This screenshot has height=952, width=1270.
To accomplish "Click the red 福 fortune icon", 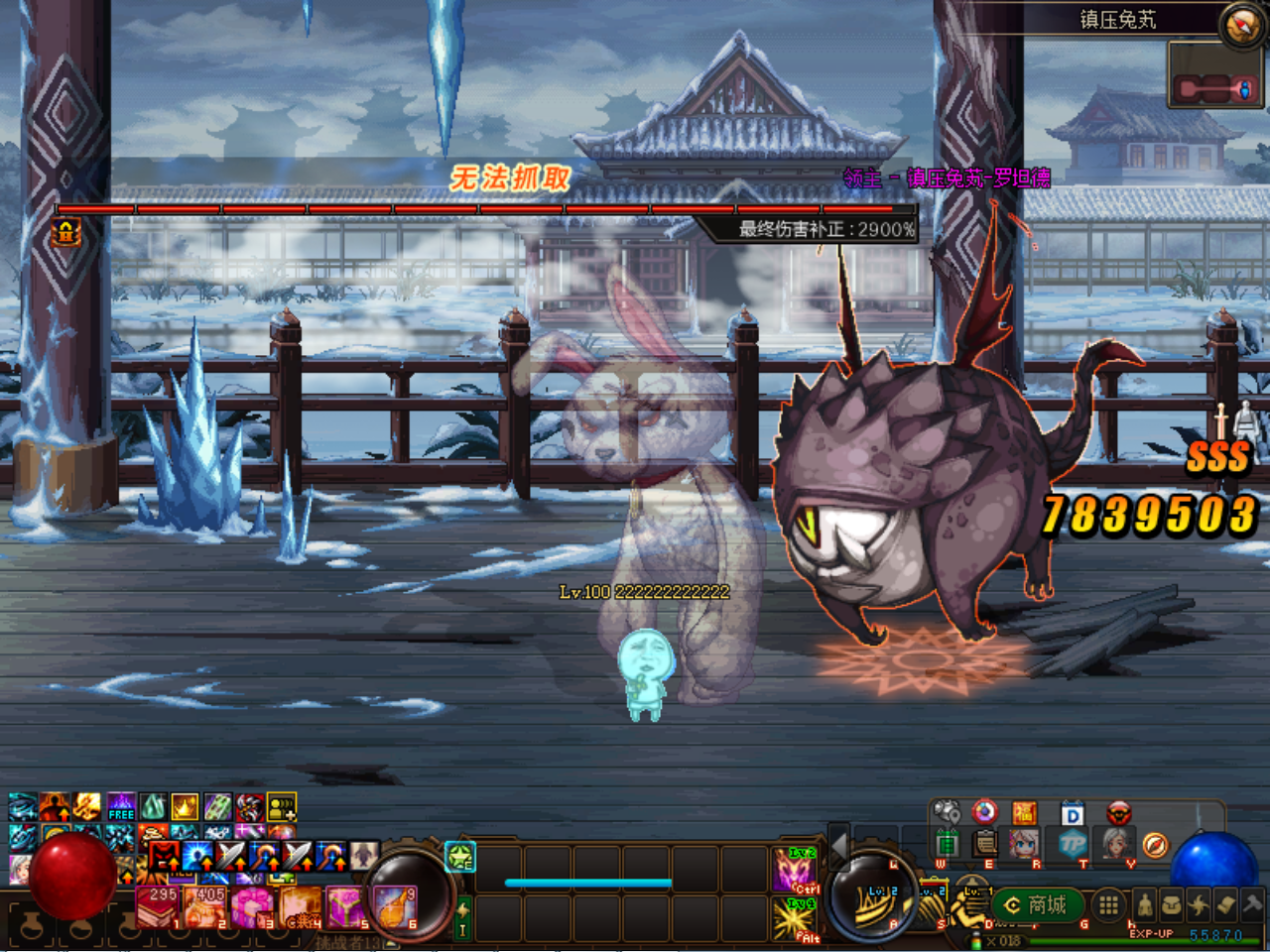I will click(1025, 813).
